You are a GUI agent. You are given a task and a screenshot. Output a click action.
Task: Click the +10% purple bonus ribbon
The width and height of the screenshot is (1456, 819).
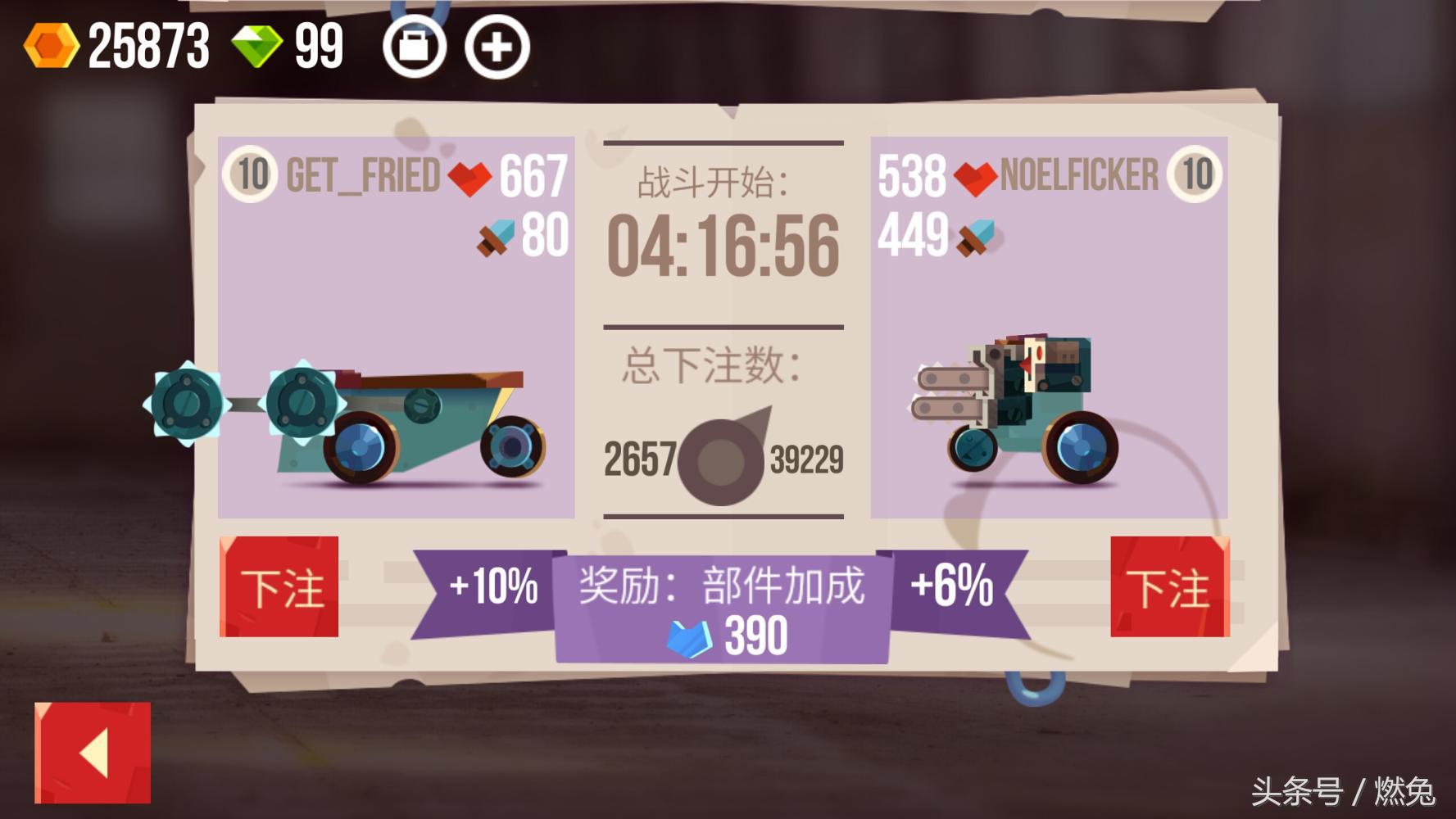pyautogui.click(x=492, y=588)
